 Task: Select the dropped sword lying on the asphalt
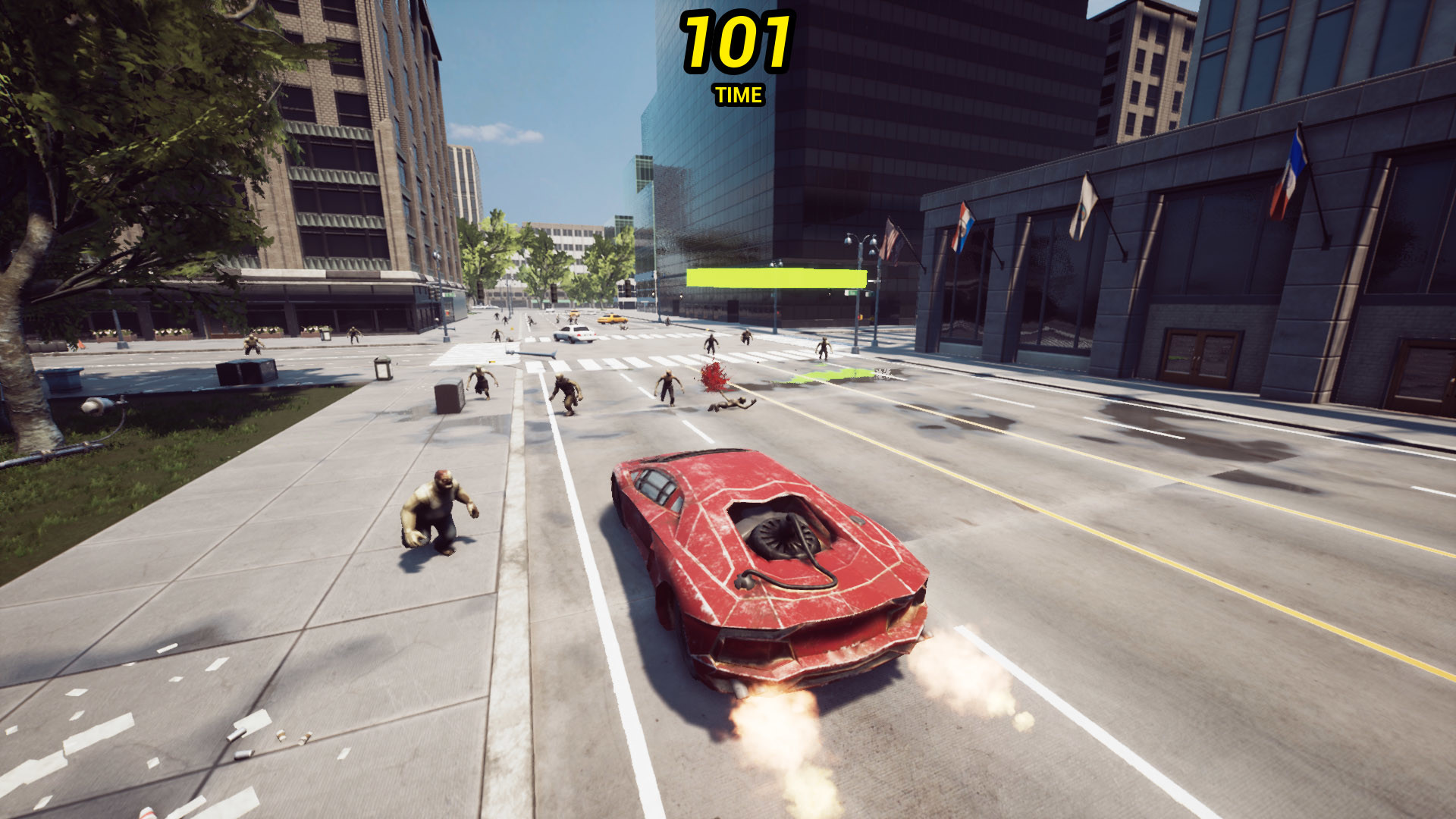(531, 353)
